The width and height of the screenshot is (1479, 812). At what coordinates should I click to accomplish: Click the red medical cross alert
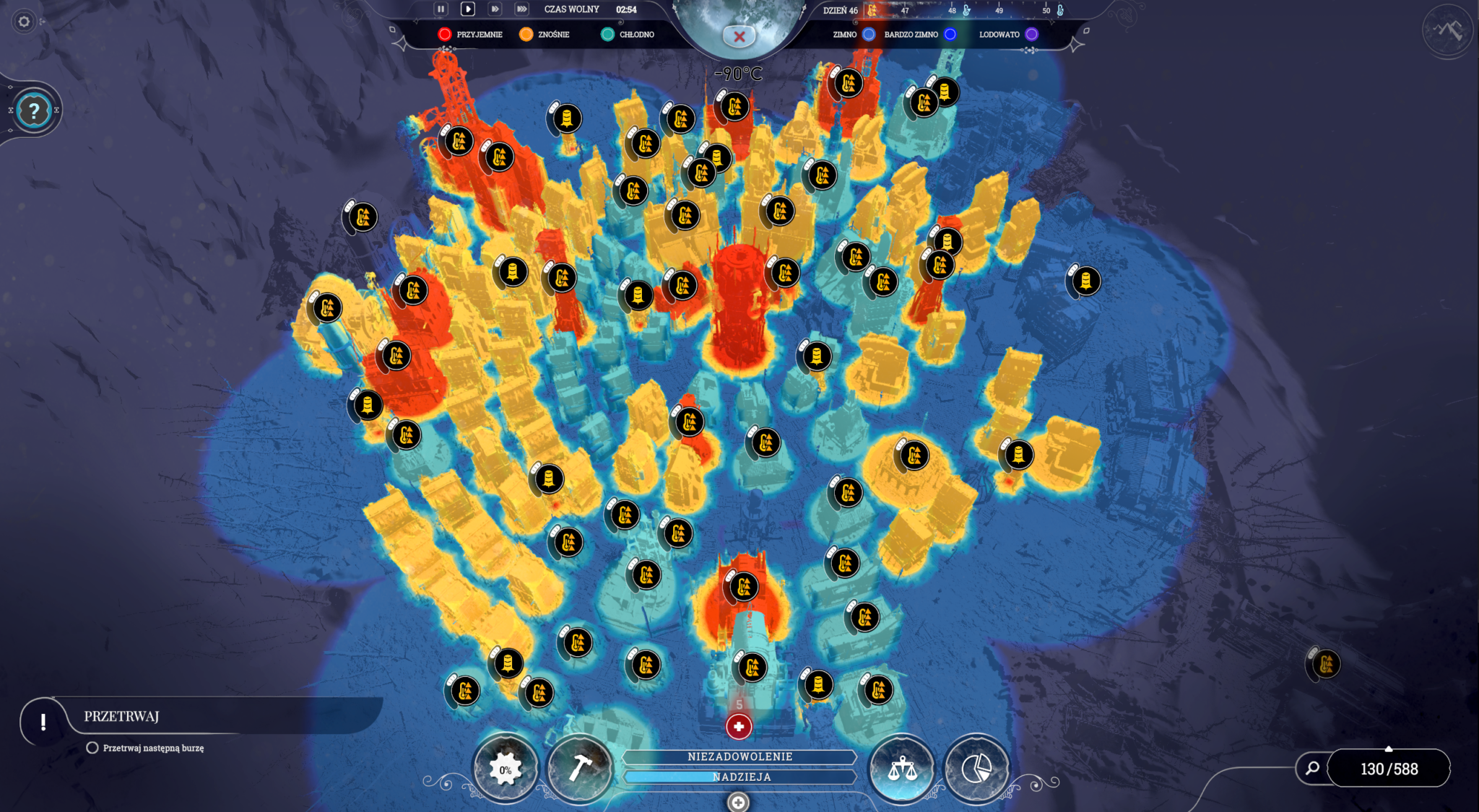pyautogui.click(x=739, y=726)
